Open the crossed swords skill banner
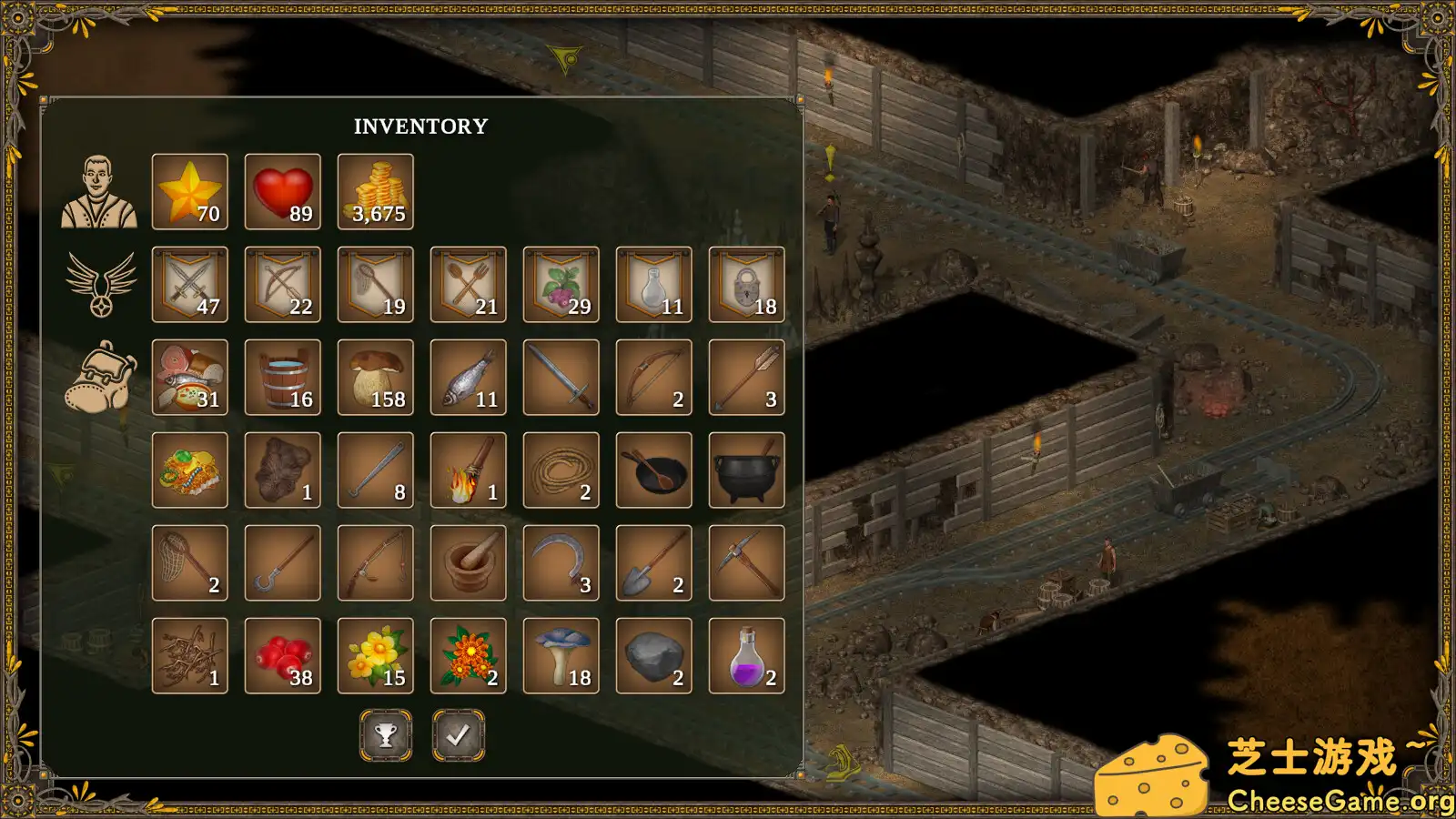This screenshot has height=819, width=1456. tap(189, 284)
